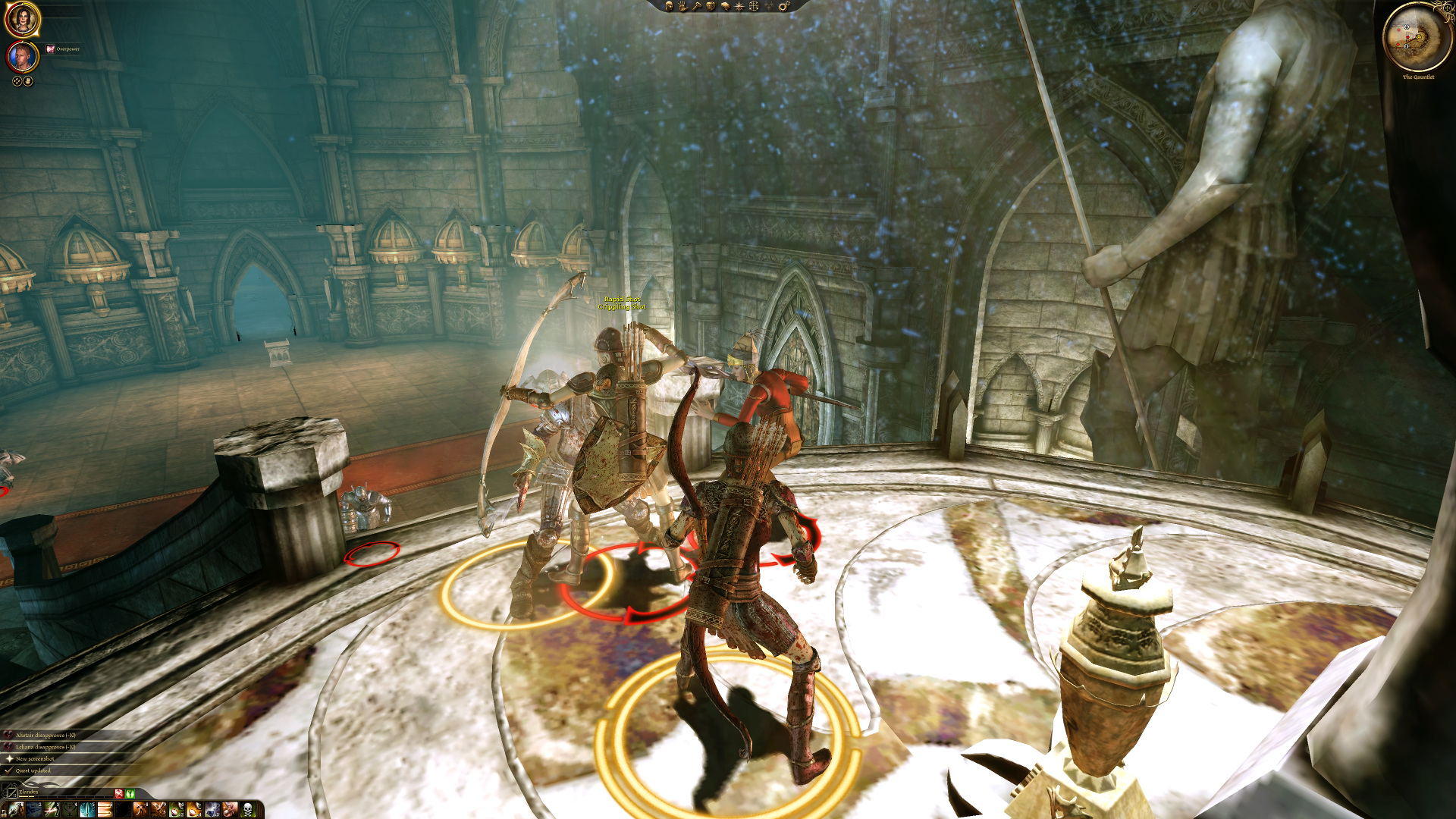
Task: Open inventory via the chest icon
Action: click(x=711, y=6)
